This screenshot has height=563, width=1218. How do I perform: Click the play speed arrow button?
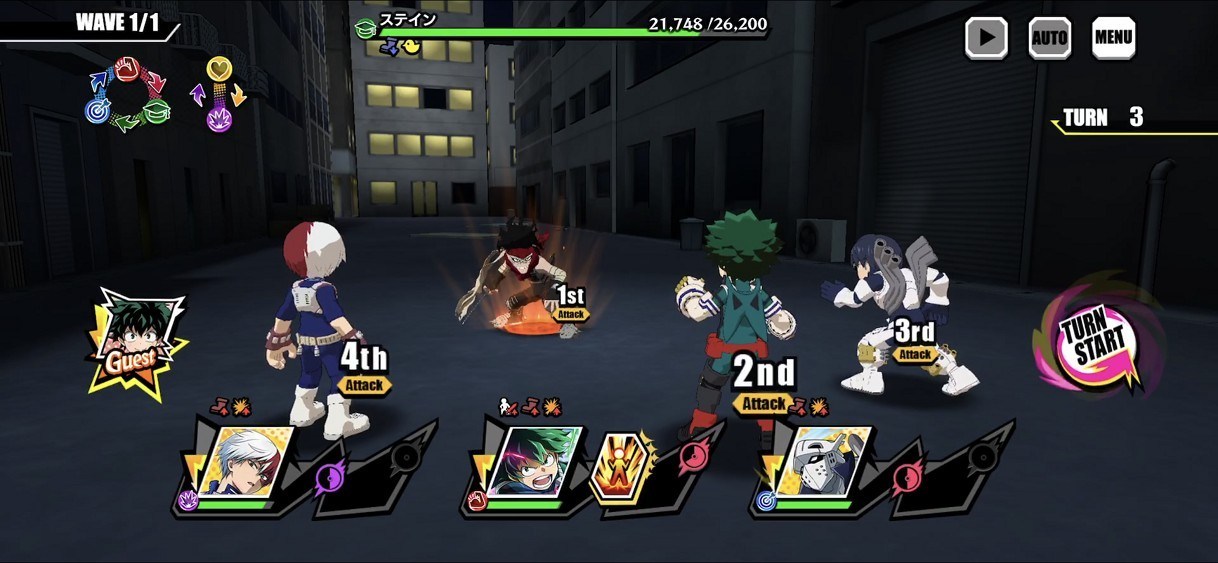click(x=986, y=38)
